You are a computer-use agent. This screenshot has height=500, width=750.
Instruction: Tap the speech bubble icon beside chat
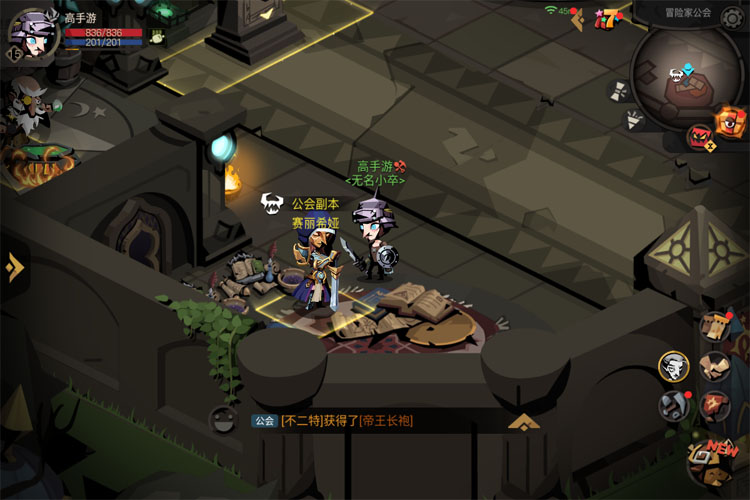[x=222, y=421]
